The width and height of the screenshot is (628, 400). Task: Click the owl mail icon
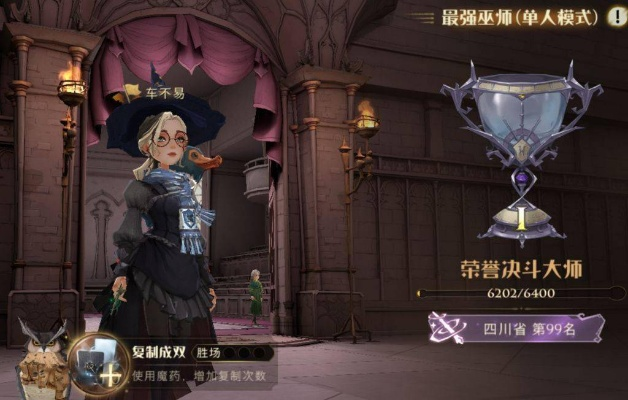pyautogui.click(x=43, y=358)
